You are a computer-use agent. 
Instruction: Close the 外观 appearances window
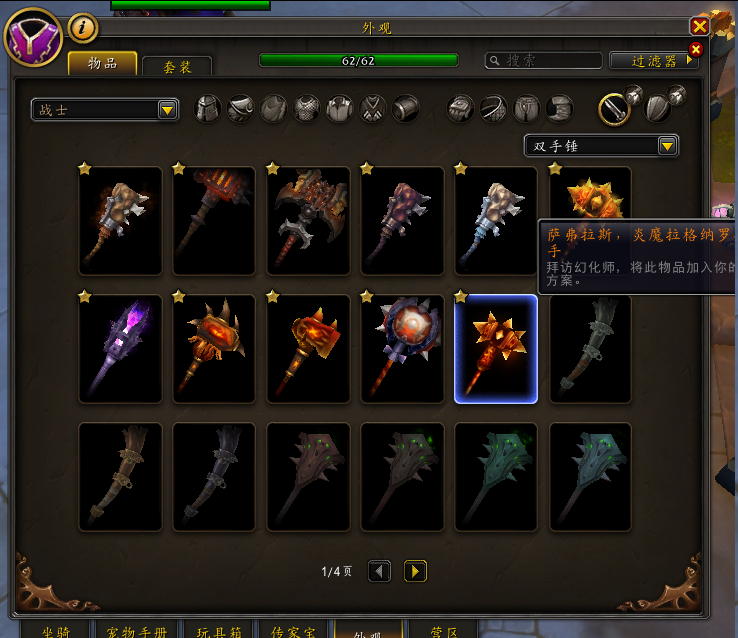coord(700,27)
